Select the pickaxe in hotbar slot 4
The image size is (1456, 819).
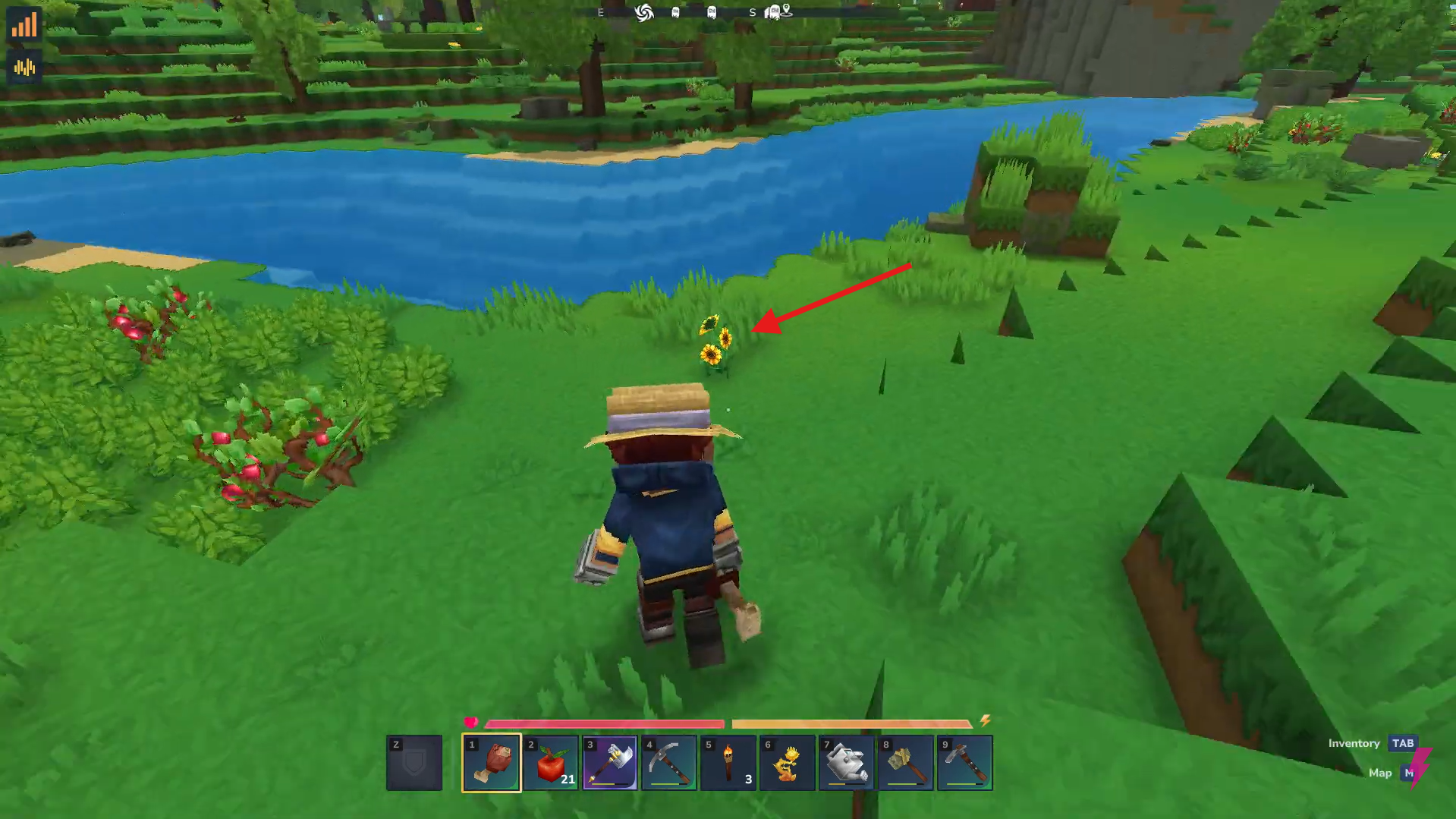point(668,763)
